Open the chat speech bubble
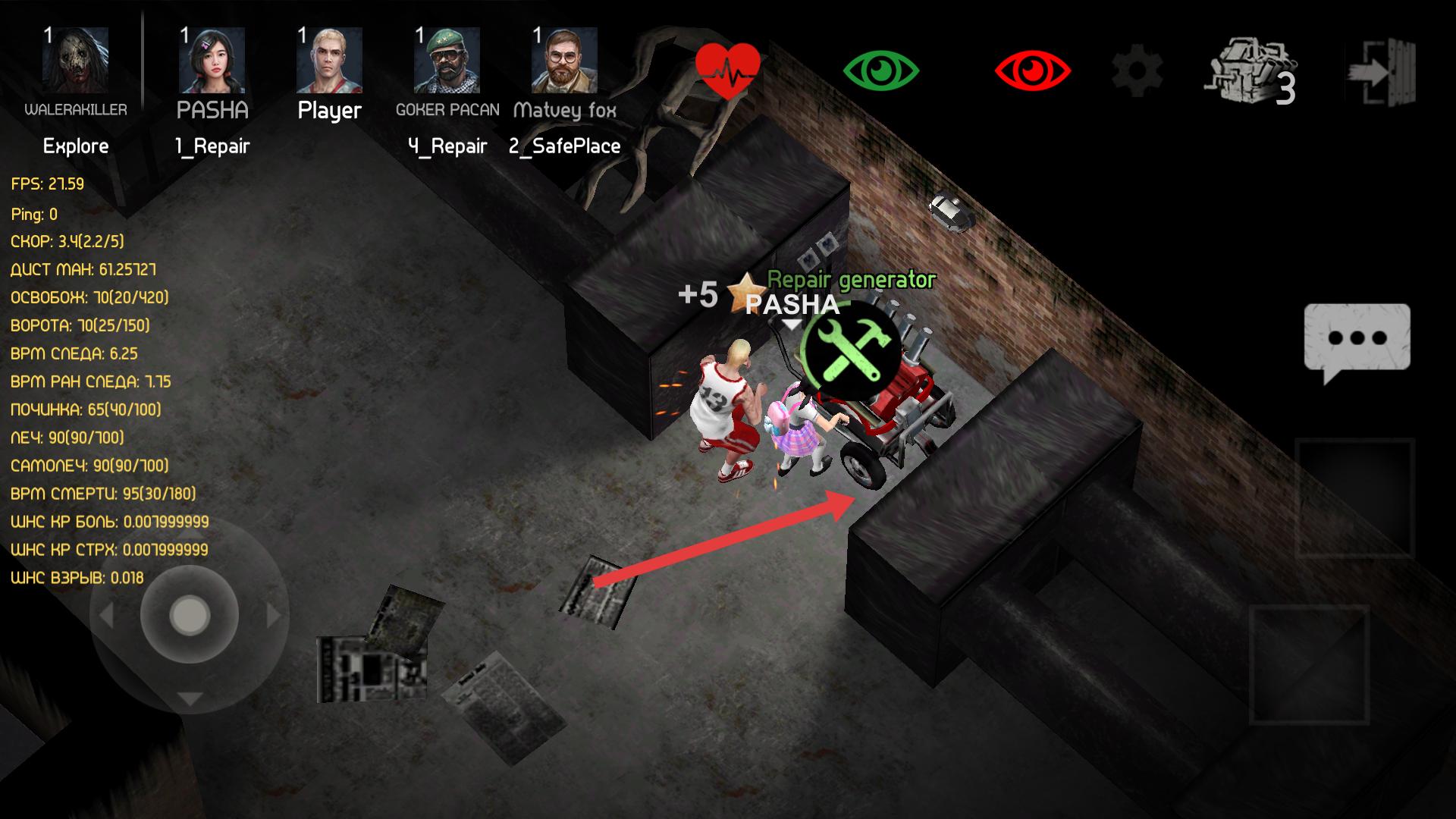 click(1357, 340)
